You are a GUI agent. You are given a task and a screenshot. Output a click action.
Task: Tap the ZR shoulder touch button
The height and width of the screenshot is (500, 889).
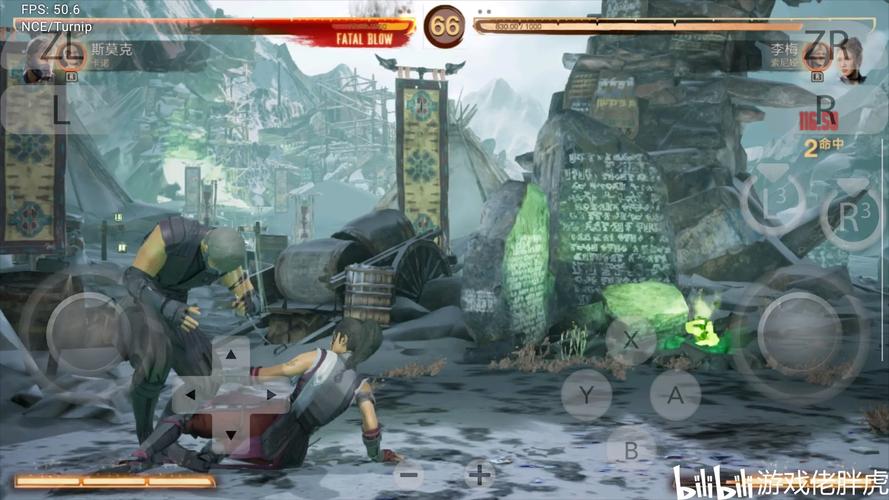[825, 45]
